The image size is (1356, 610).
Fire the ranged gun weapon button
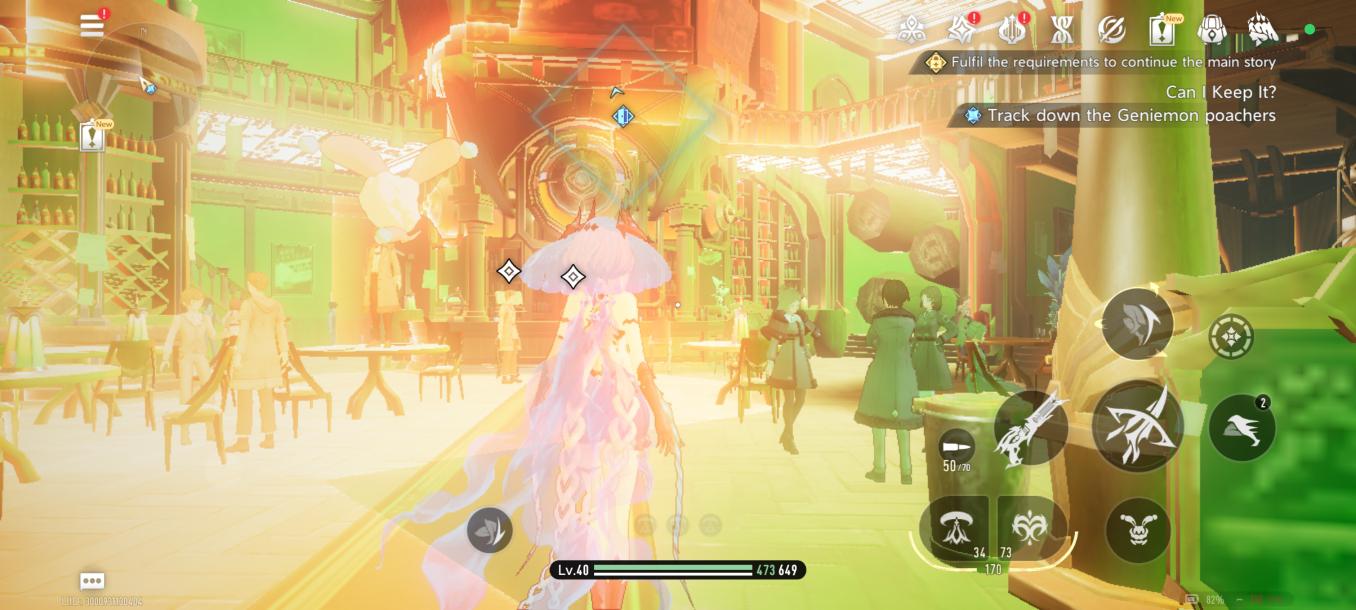(1031, 427)
